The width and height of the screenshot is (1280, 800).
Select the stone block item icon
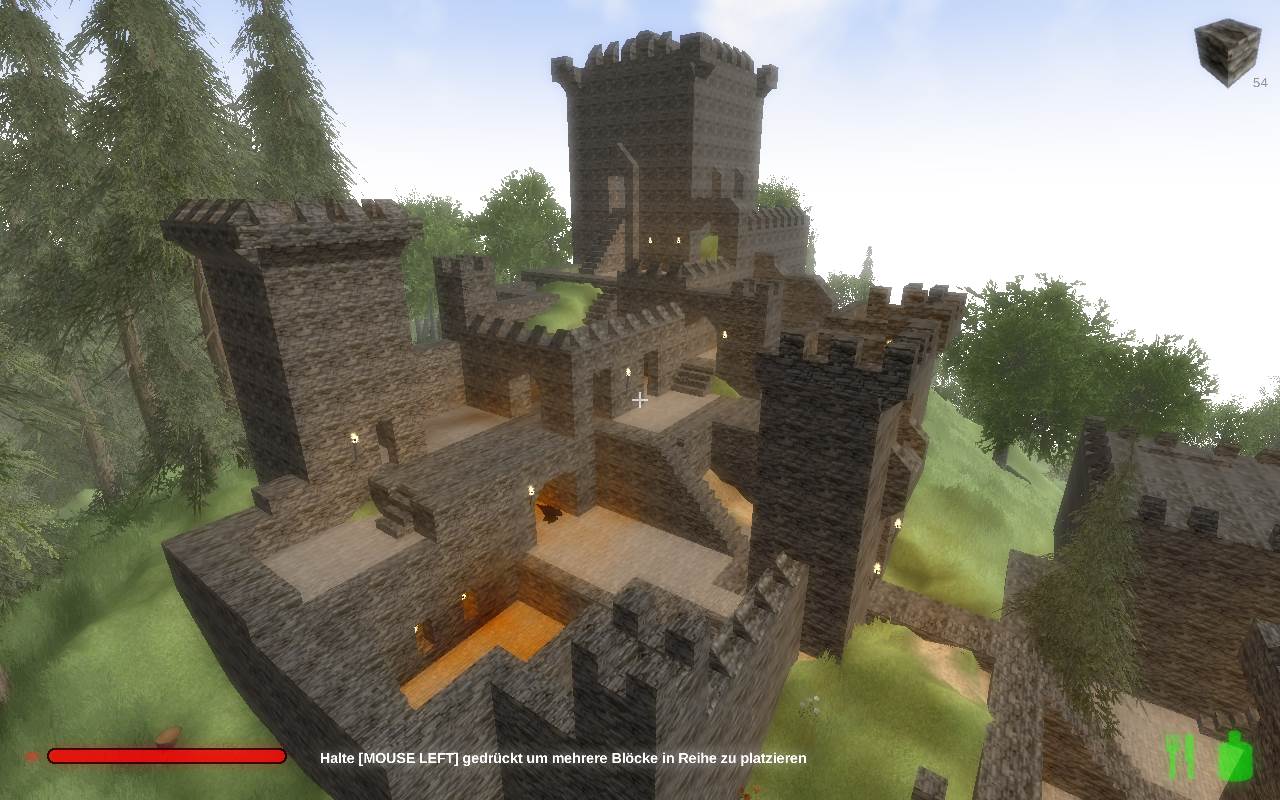click(1226, 52)
